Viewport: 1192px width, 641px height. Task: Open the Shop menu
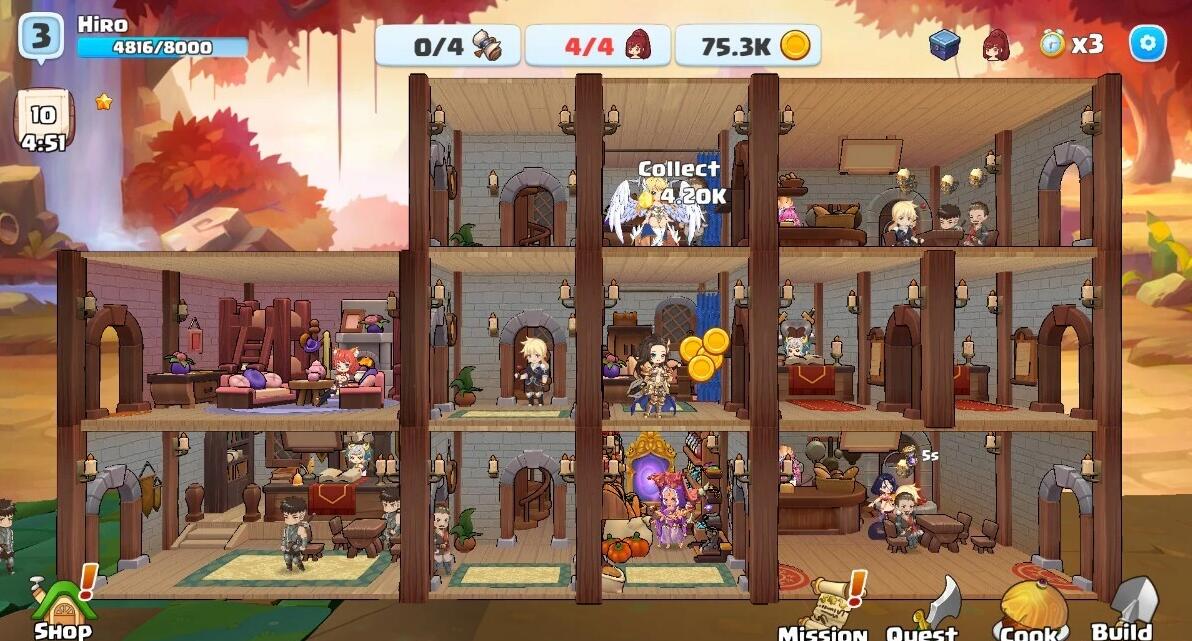62,604
